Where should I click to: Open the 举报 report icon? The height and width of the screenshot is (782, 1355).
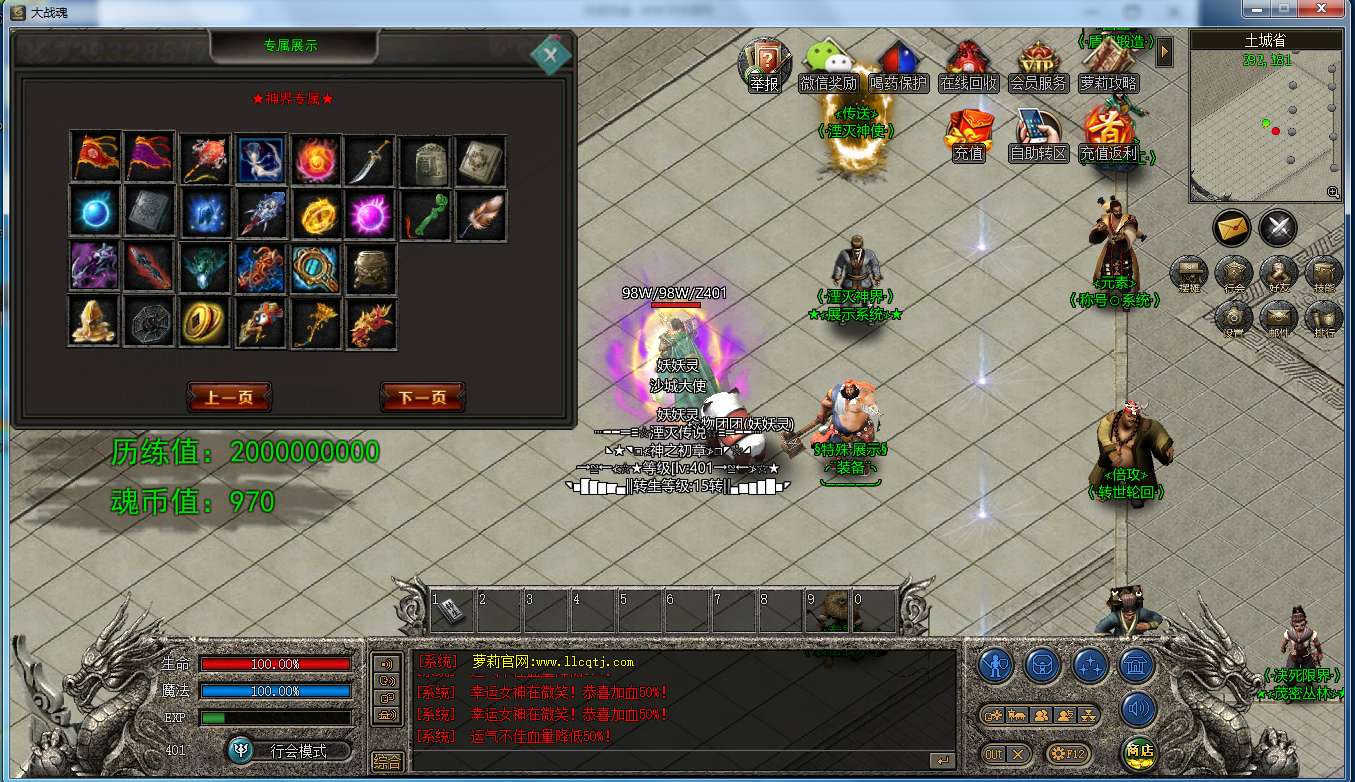(x=764, y=65)
